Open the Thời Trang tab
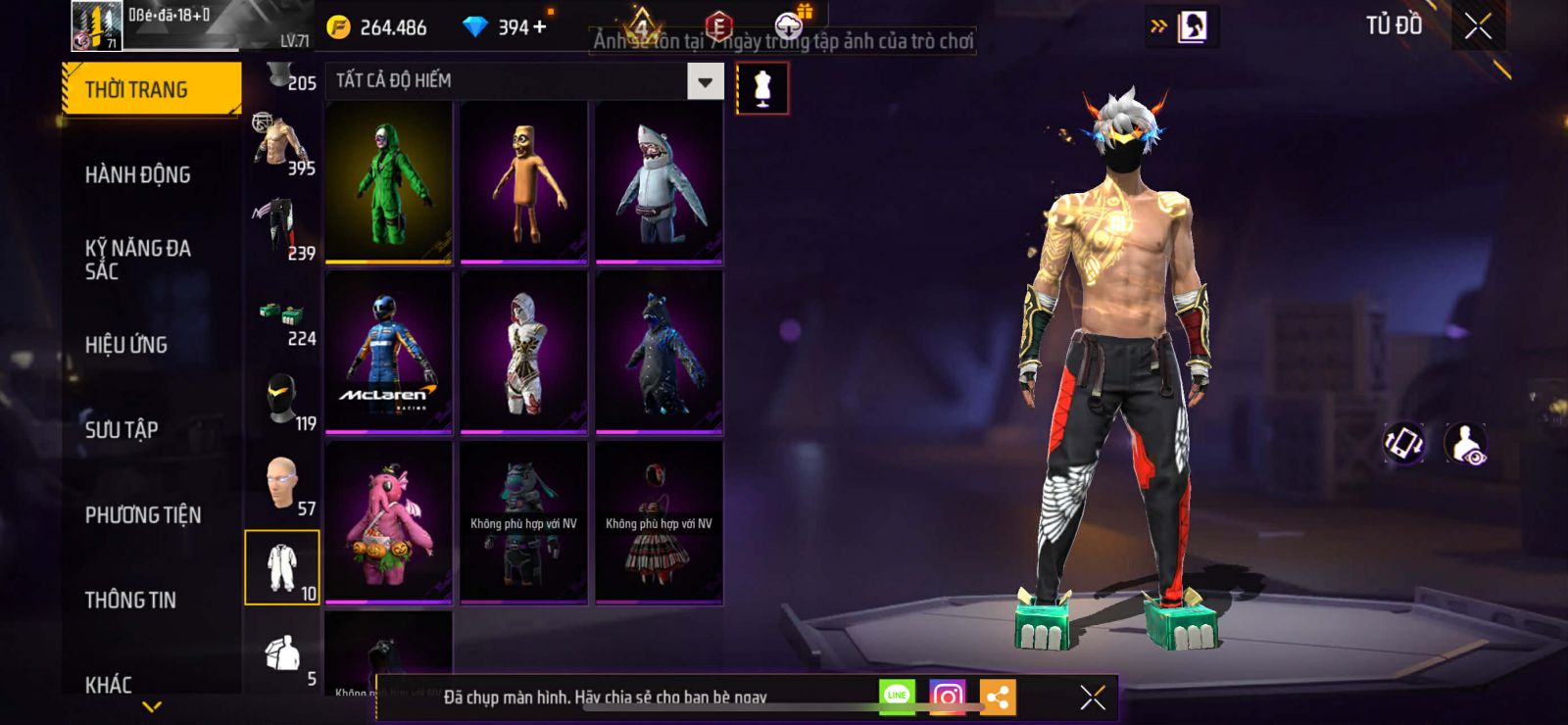The height and width of the screenshot is (725, 1568). [151, 89]
